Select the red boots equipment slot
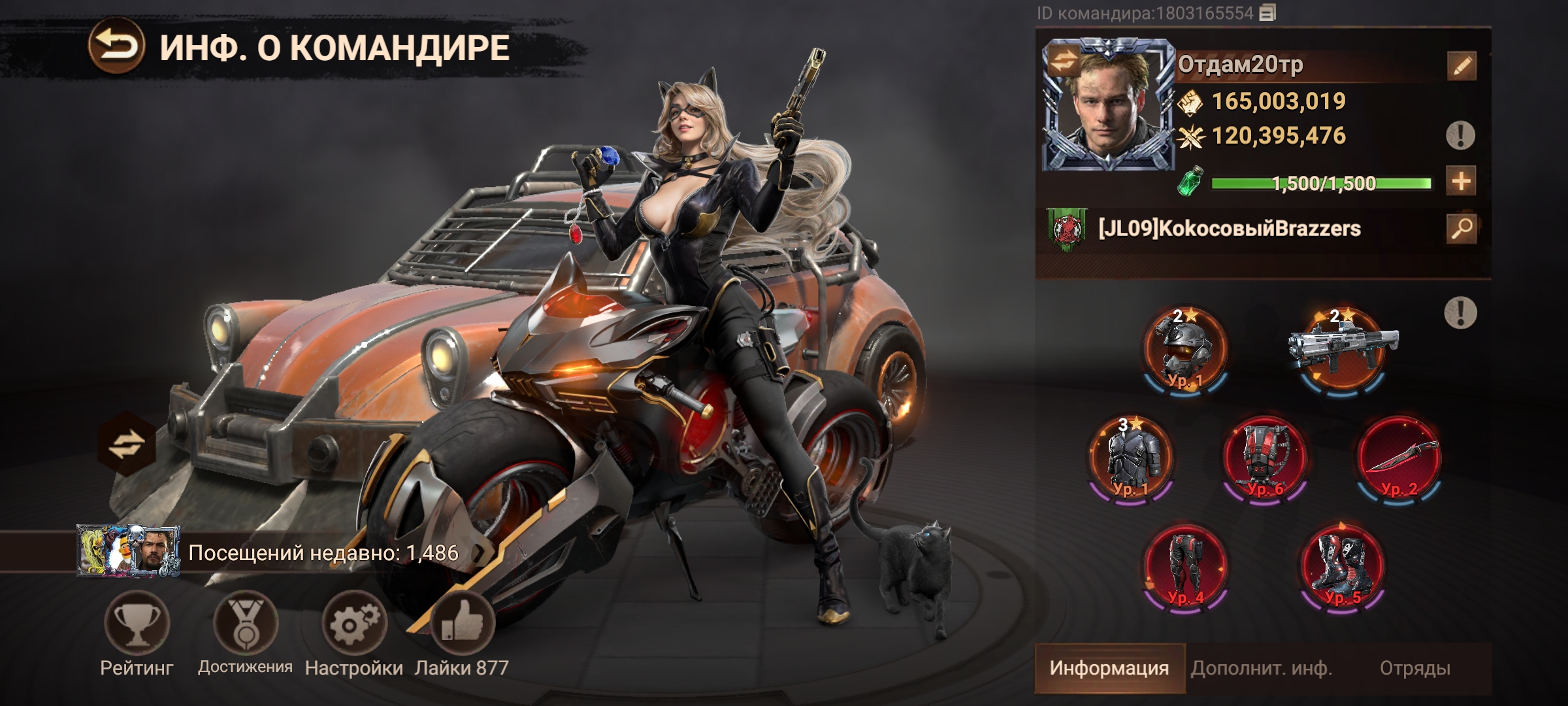The width and height of the screenshot is (1568, 706). tap(1341, 566)
